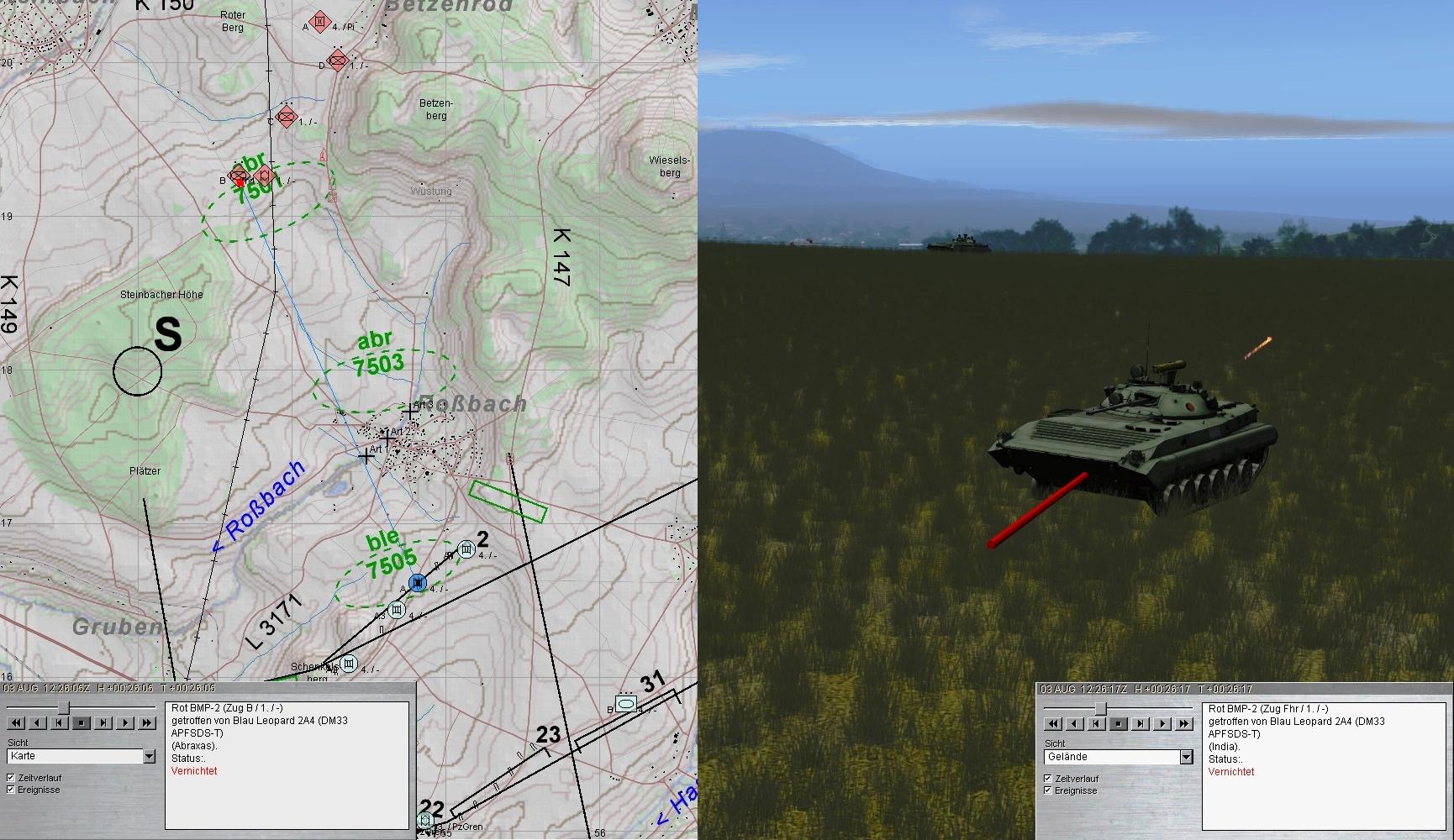Fast-forward the Karte replay panel
The height and width of the screenshot is (840, 1454).
[147, 722]
